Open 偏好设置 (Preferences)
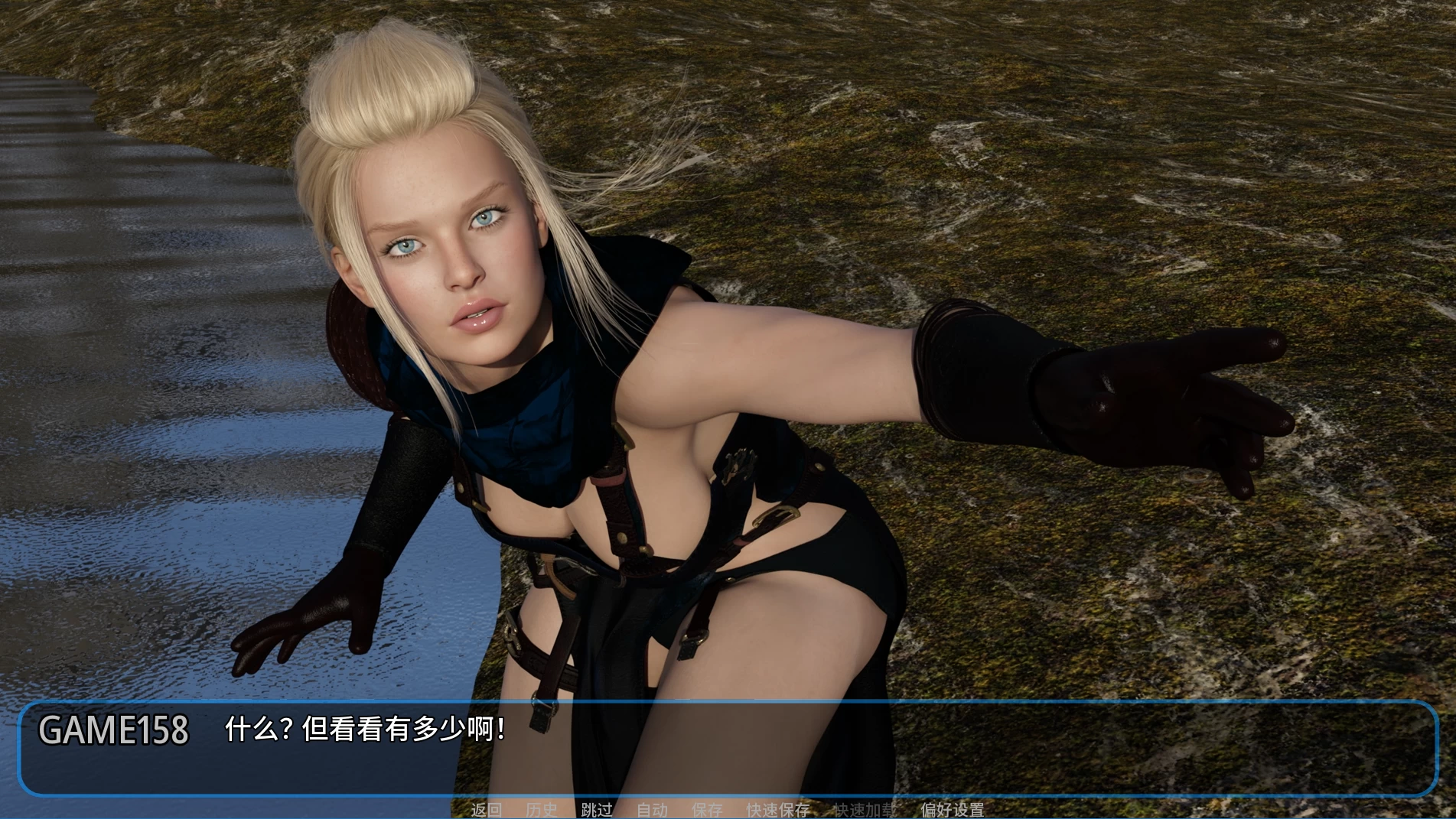Image resolution: width=1456 pixels, height=819 pixels. point(953,810)
